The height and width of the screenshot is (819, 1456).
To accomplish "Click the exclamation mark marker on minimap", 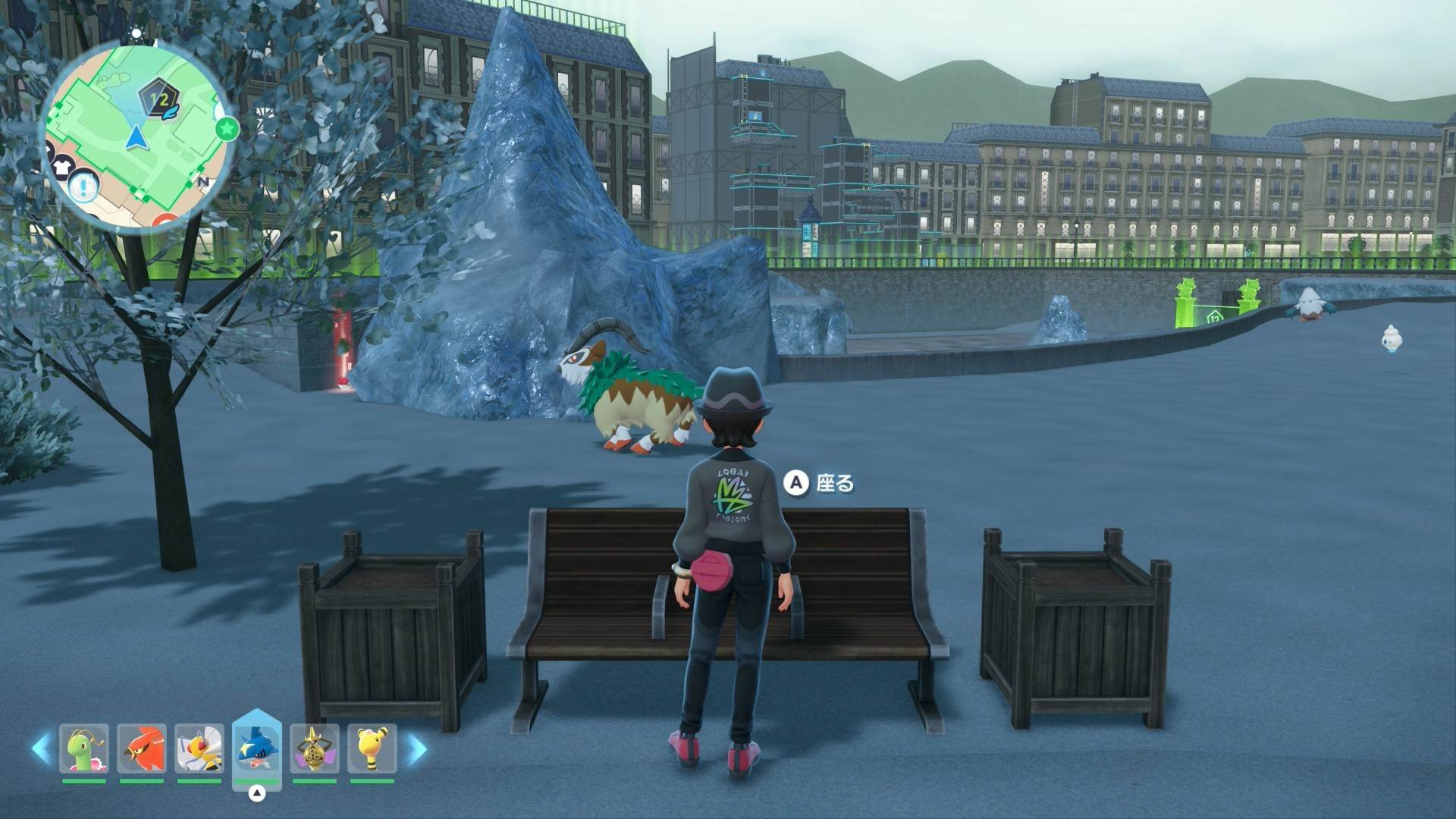I will [83, 185].
